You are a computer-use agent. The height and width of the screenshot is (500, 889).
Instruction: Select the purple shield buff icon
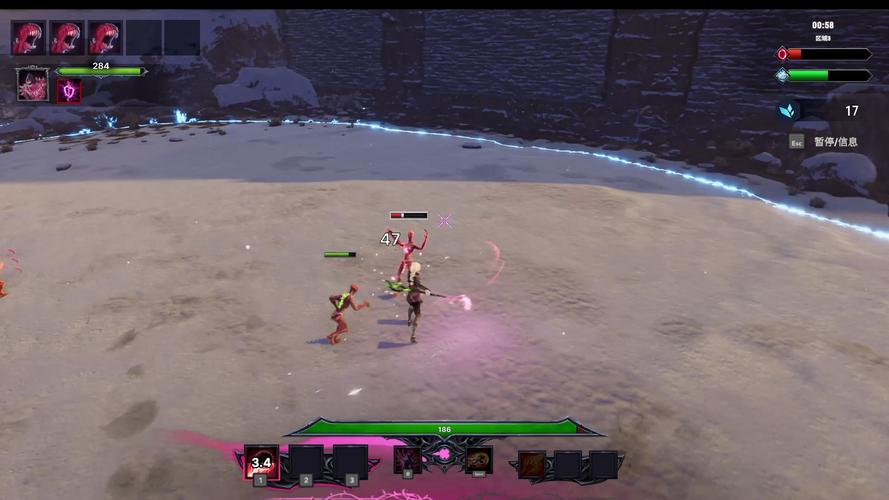pos(69,91)
